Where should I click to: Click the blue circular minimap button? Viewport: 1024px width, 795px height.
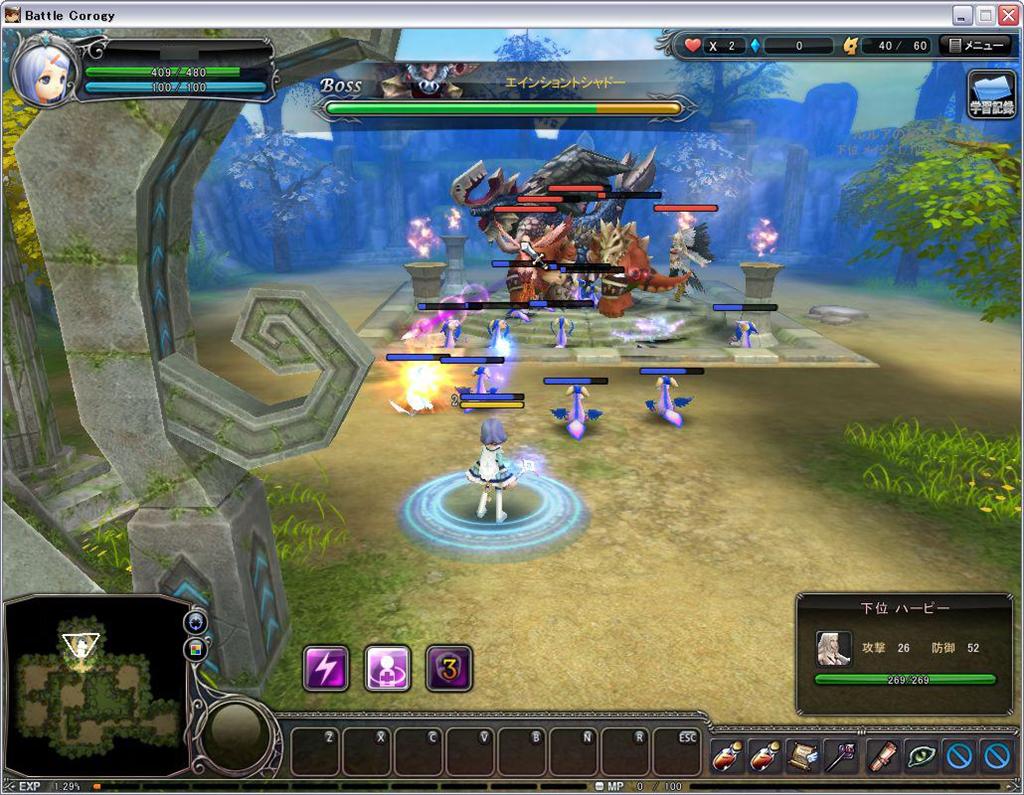[x=196, y=621]
